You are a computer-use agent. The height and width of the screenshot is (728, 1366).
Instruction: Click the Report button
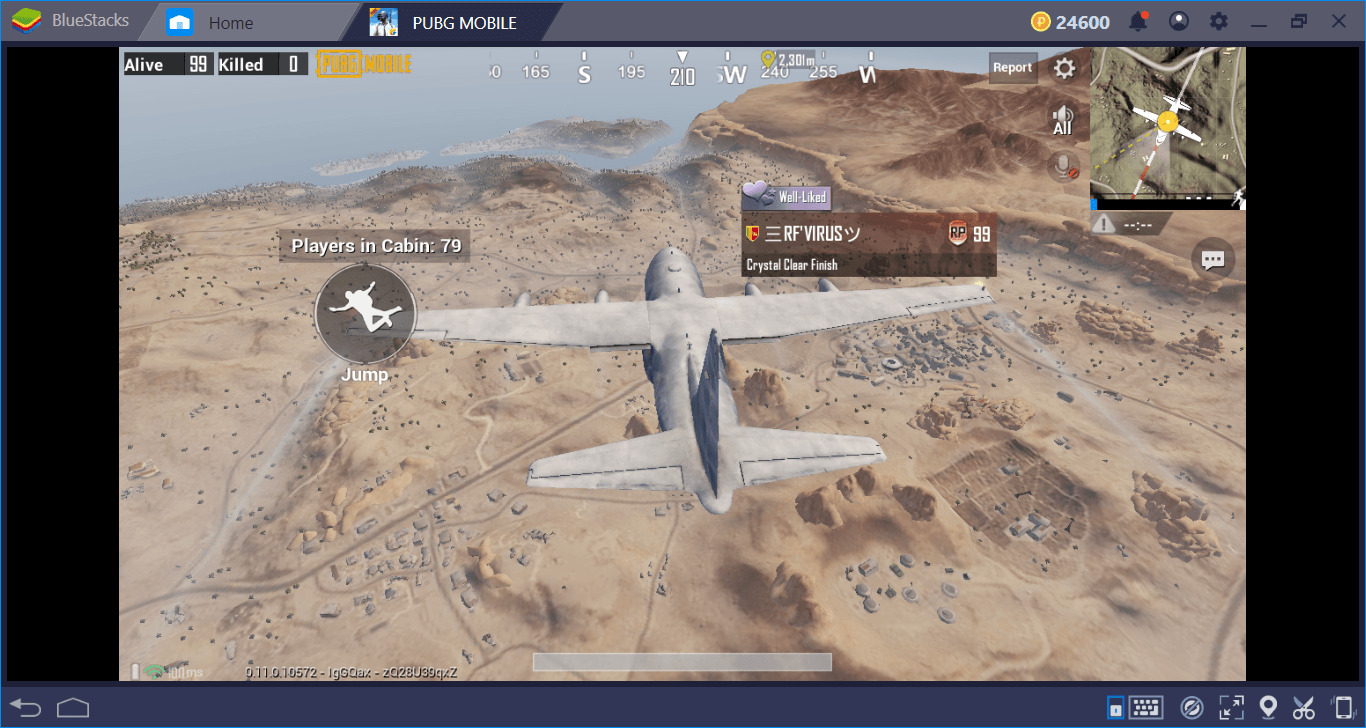[x=1012, y=68]
